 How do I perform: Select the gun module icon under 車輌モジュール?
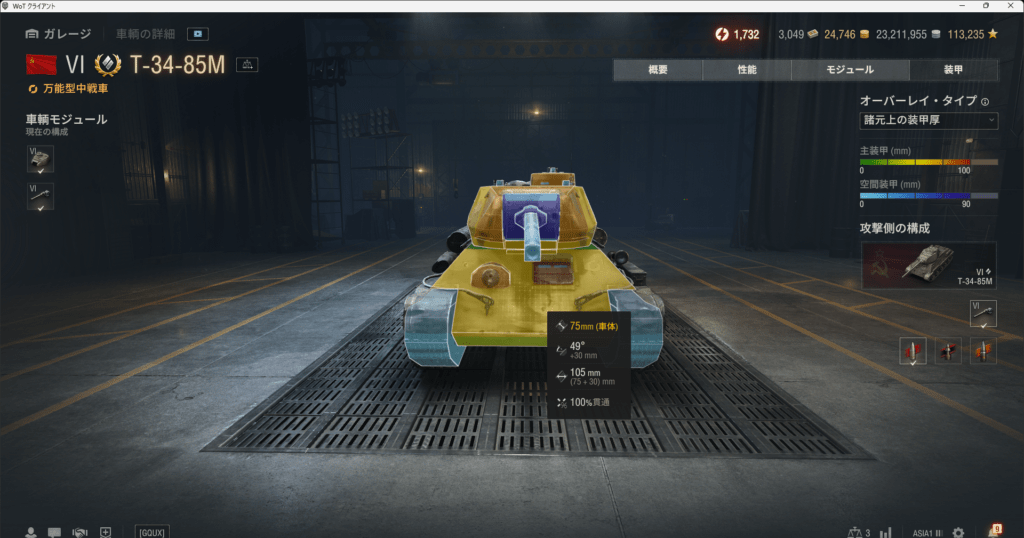[x=40, y=196]
